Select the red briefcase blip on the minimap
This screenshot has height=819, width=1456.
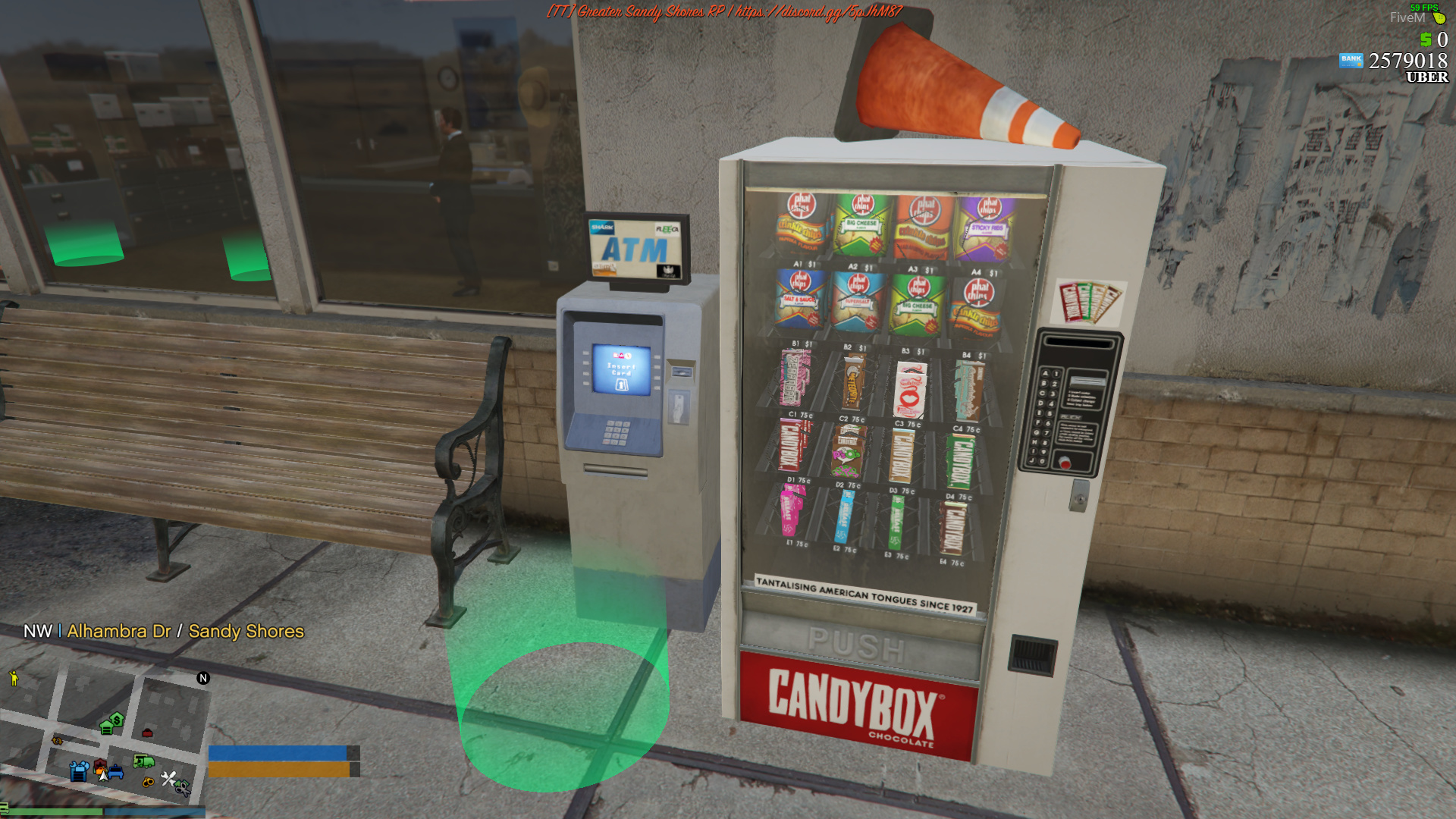click(x=147, y=732)
